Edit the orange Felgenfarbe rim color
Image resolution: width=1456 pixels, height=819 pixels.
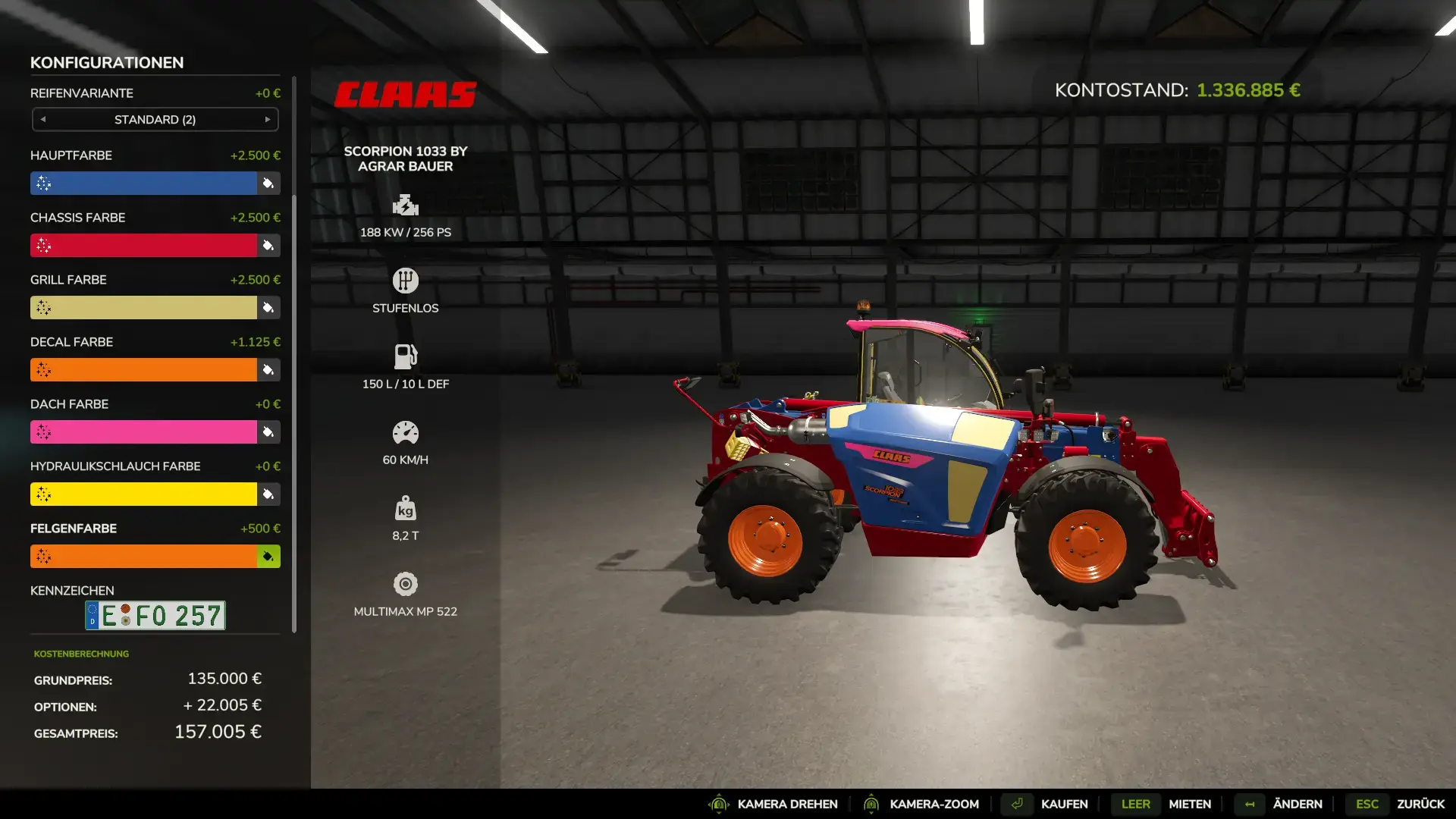144,557
